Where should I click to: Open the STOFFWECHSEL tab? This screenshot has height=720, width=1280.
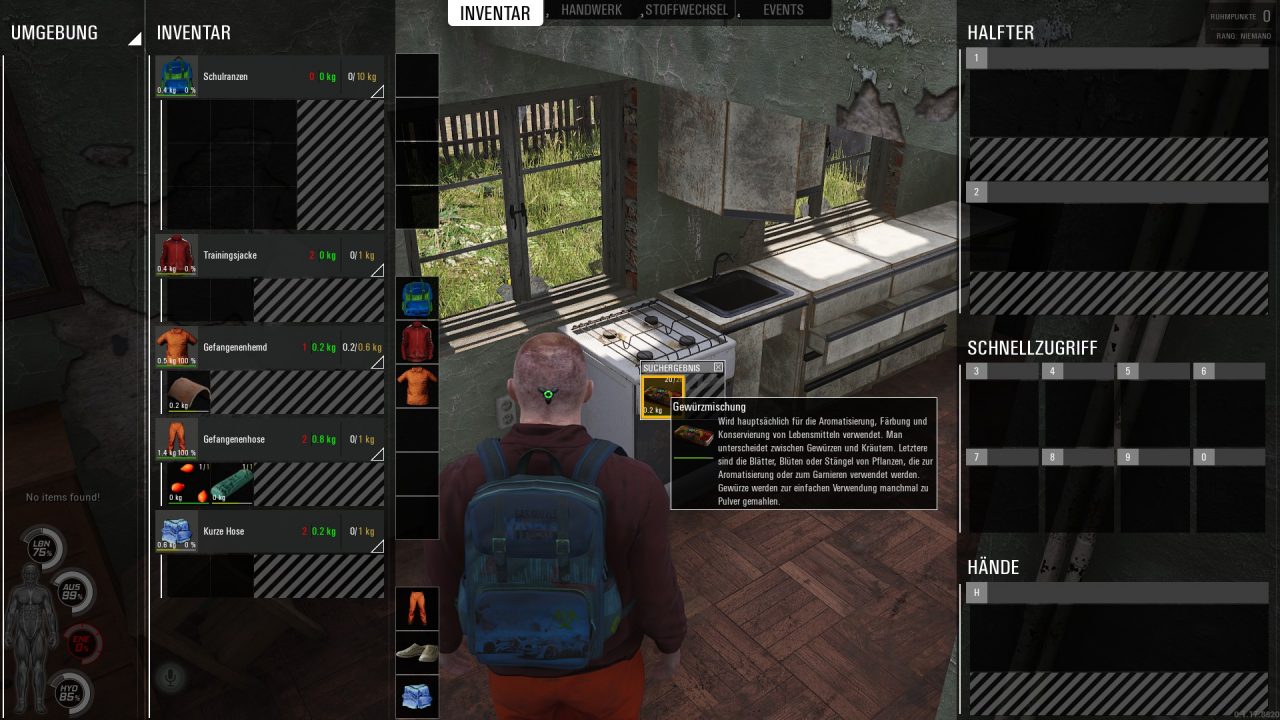tap(688, 11)
